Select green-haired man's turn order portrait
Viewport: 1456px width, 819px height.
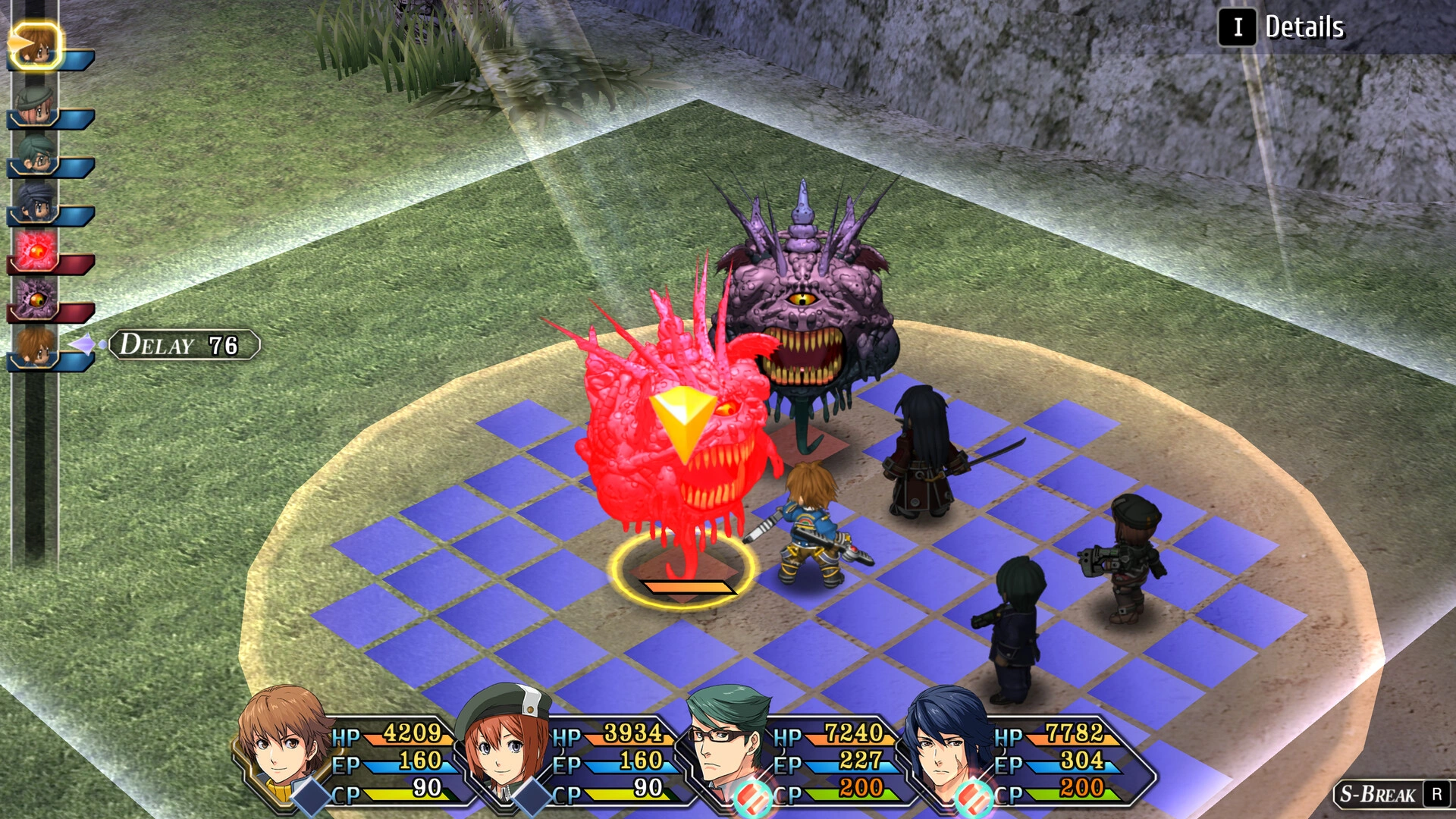click(x=35, y=155)
